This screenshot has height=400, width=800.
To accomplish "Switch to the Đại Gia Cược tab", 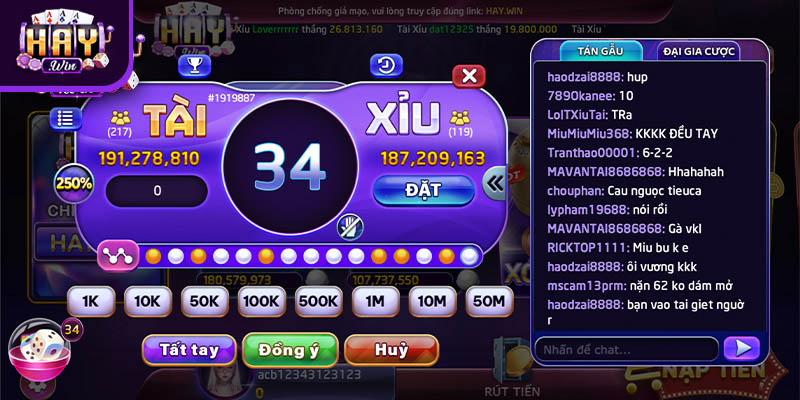I will coord(697,51).
